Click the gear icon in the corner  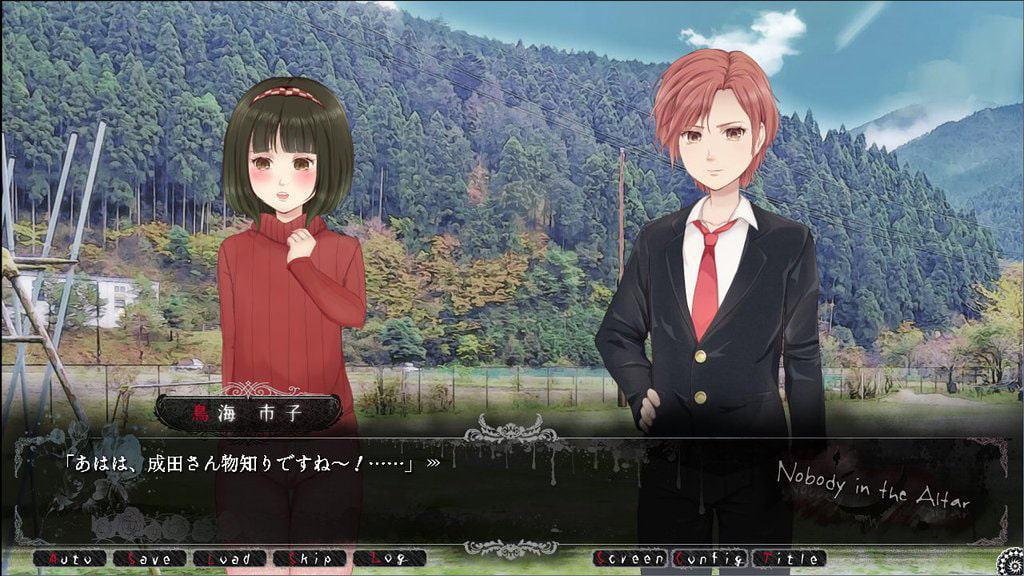pos(1008,561)
